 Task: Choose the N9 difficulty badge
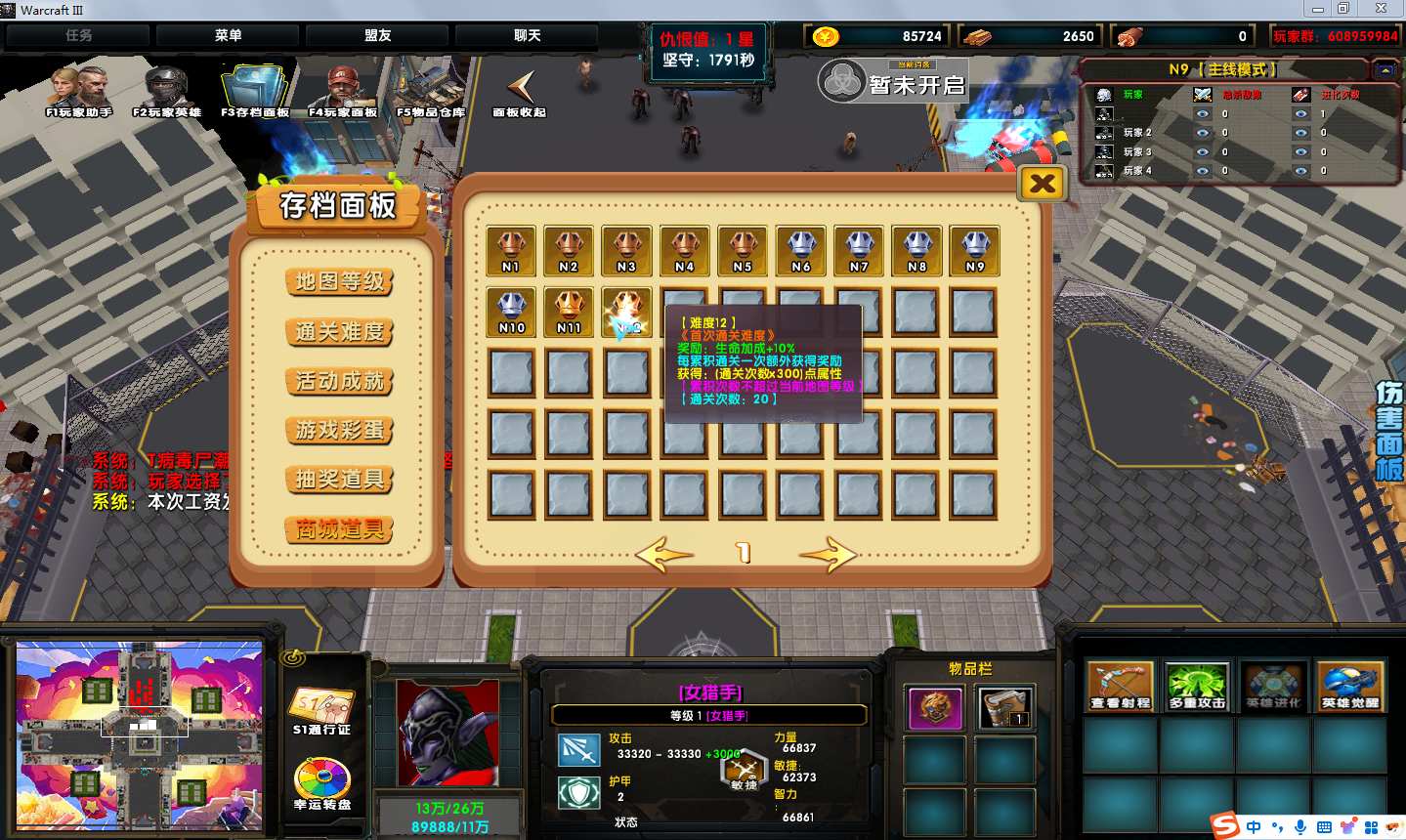click(974, 250)
